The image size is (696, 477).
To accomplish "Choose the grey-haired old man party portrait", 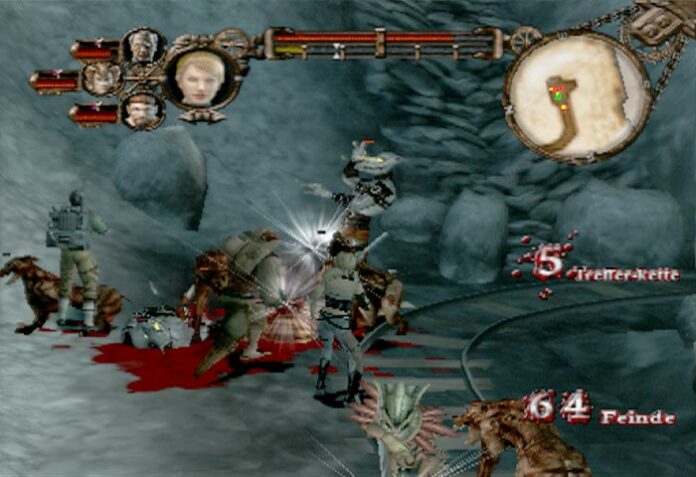I will (x=142, y=46).
